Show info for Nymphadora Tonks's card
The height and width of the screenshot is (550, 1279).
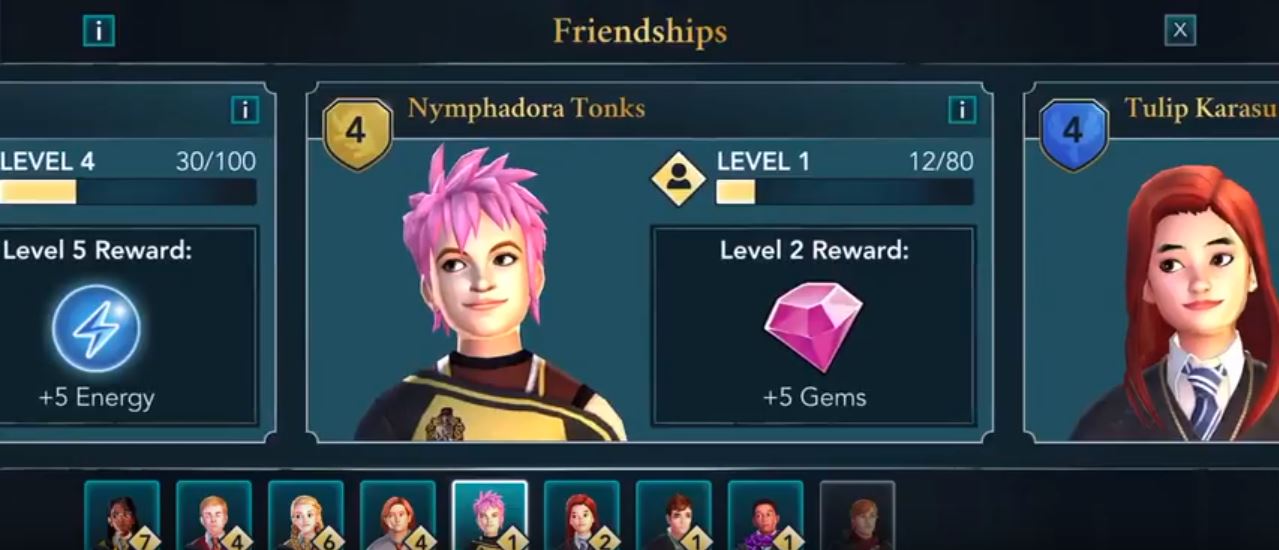[x=961, y=110]
